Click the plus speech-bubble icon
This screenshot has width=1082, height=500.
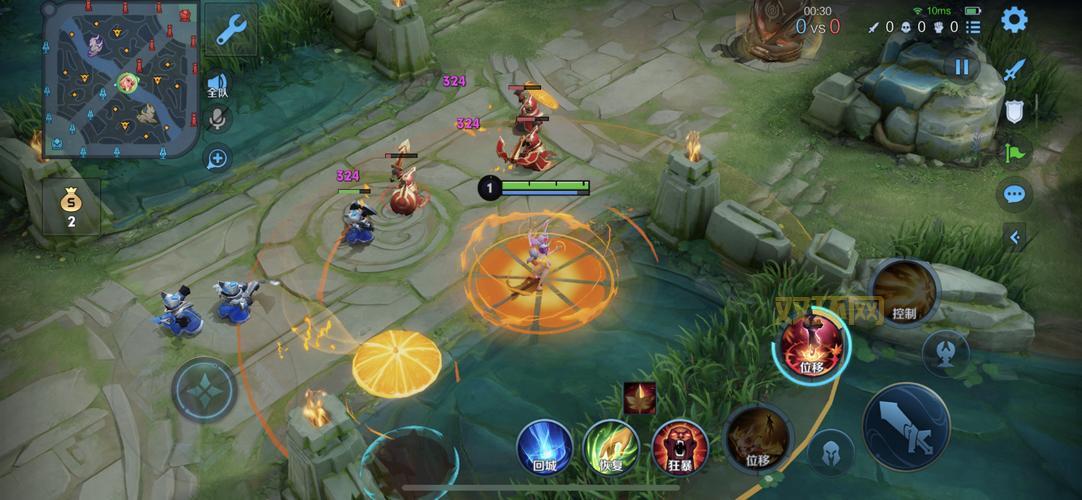tap(217, 158)
